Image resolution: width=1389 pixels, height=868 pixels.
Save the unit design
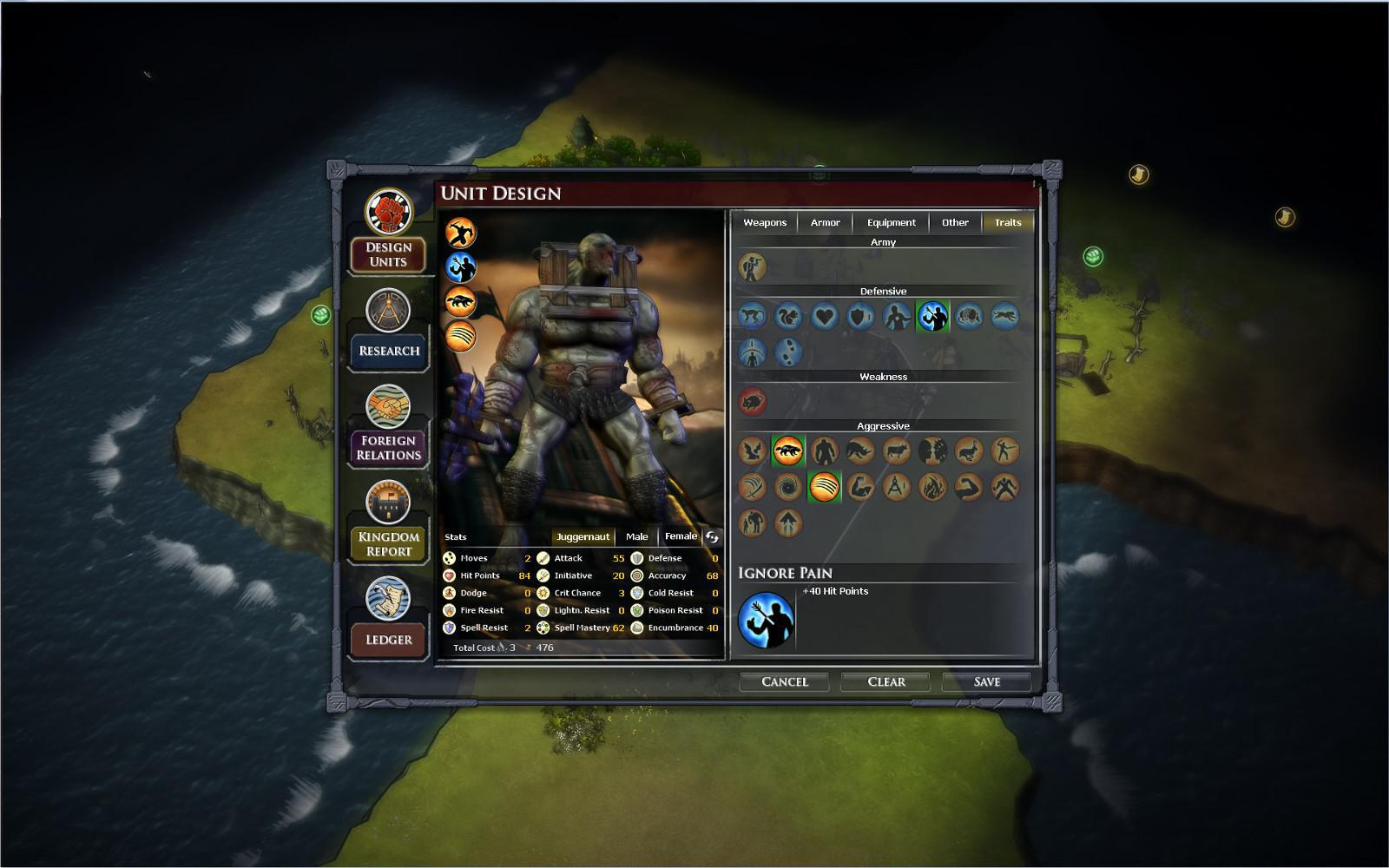986,681
